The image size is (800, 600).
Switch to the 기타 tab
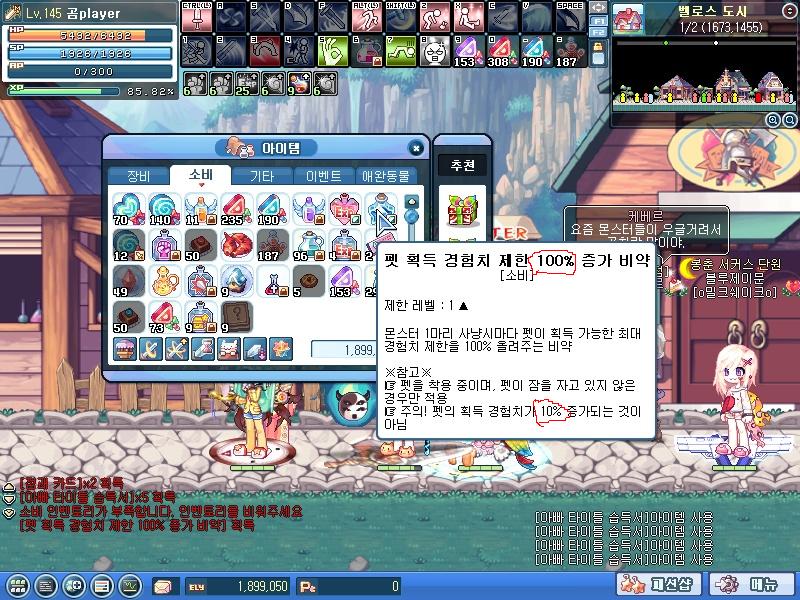point(262,176)
